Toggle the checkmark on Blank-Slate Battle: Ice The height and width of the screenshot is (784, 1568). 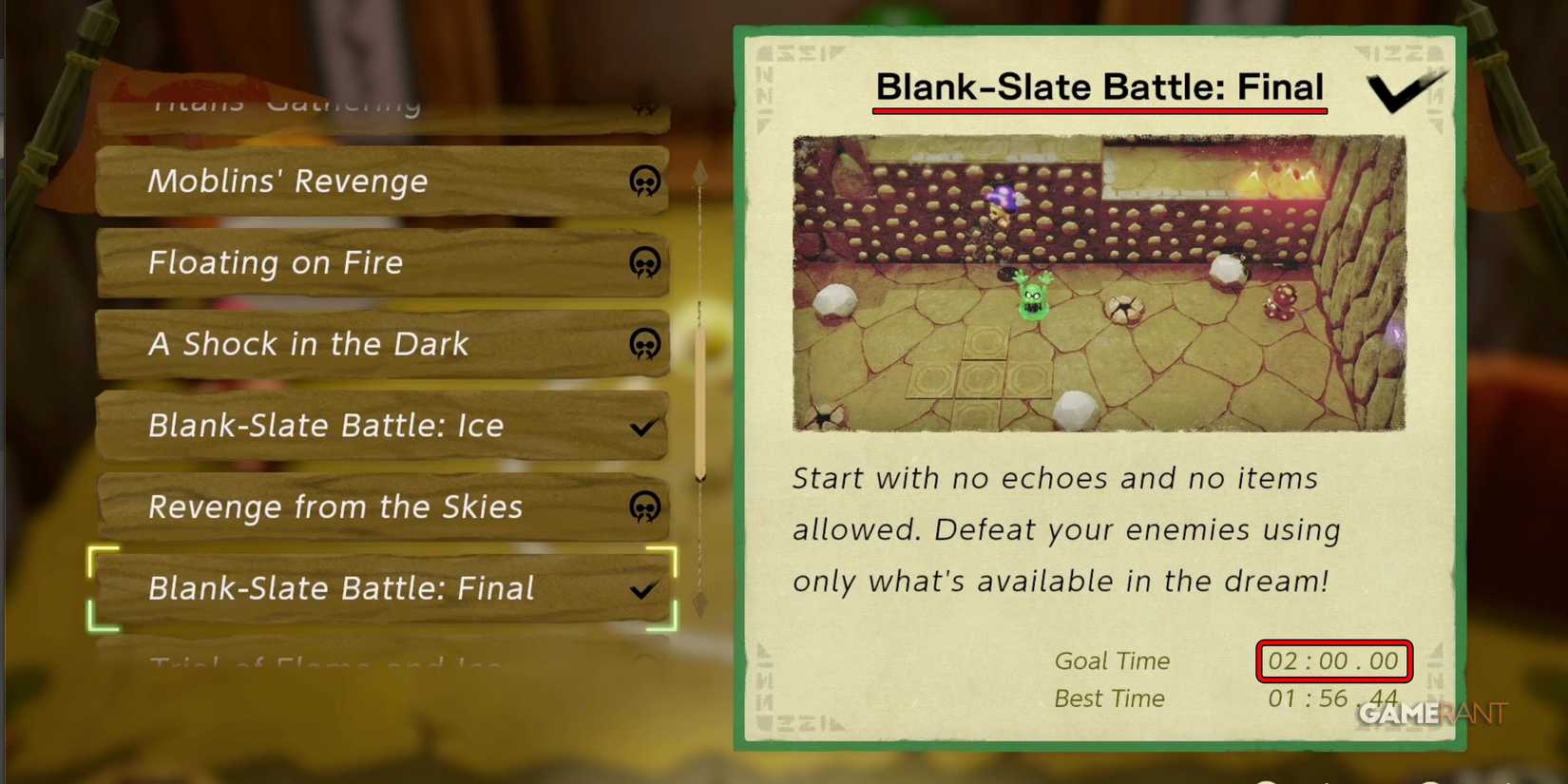tap(642, 426)
